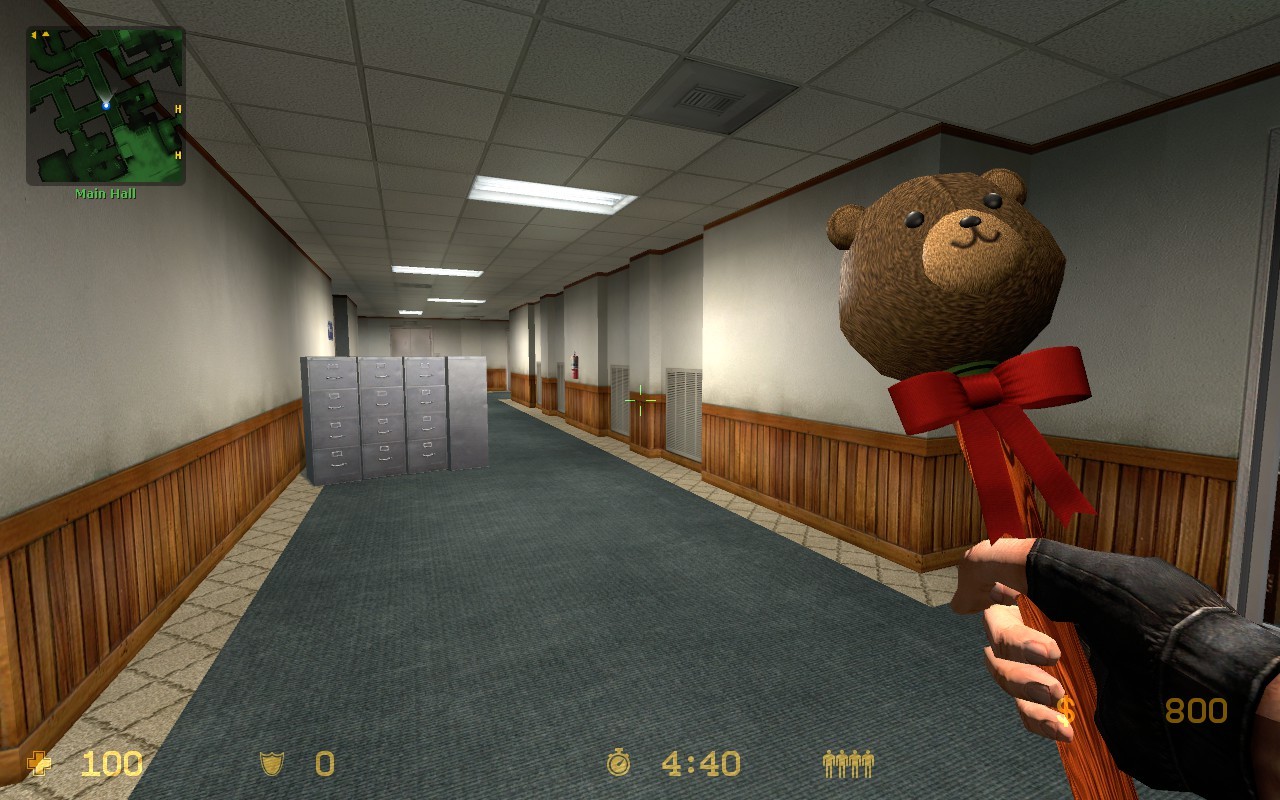Image resolution: width=1280 pixels, height=800 pixels.
Task: Click the health cross icon
Action: click(38, 765)
